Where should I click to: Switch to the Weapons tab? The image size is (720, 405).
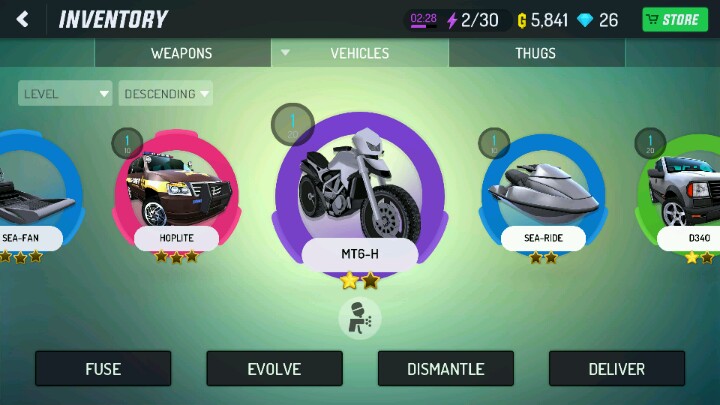[181, 53]
